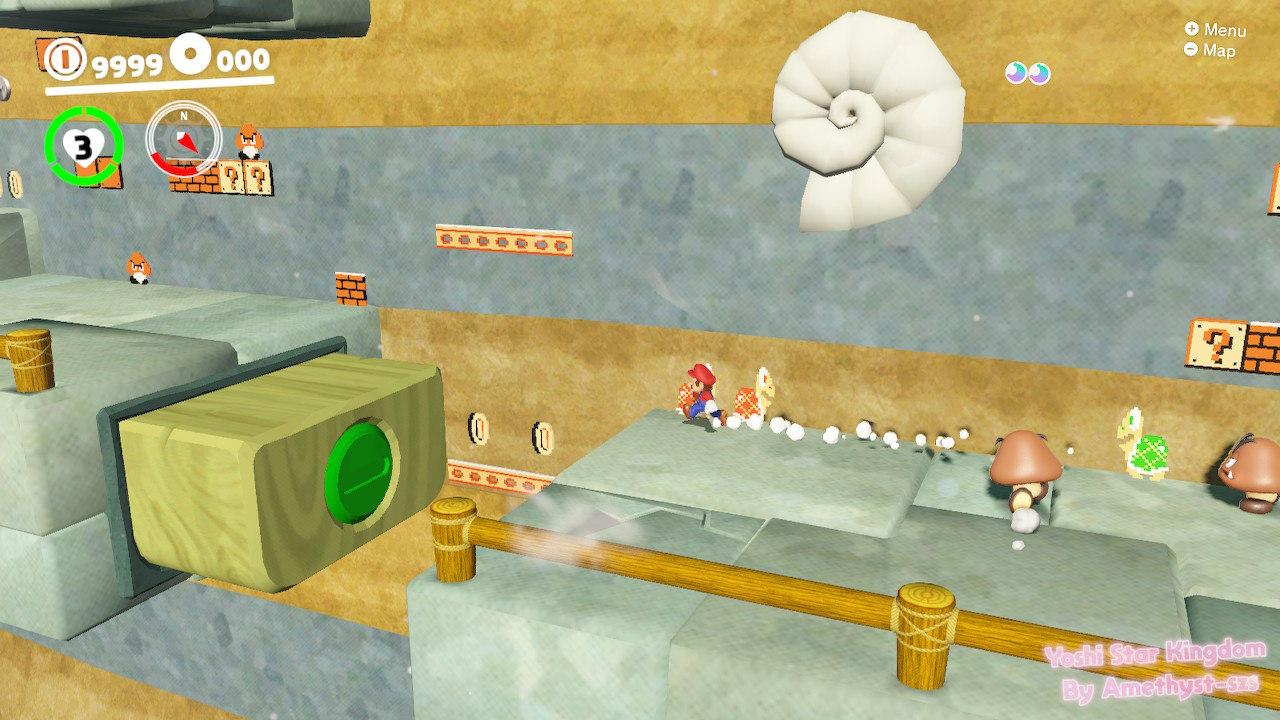Image resolution: width=1280 pixels, height=720 pixels.
Task: Click the health meter showing 3
Action: point(84,145)
